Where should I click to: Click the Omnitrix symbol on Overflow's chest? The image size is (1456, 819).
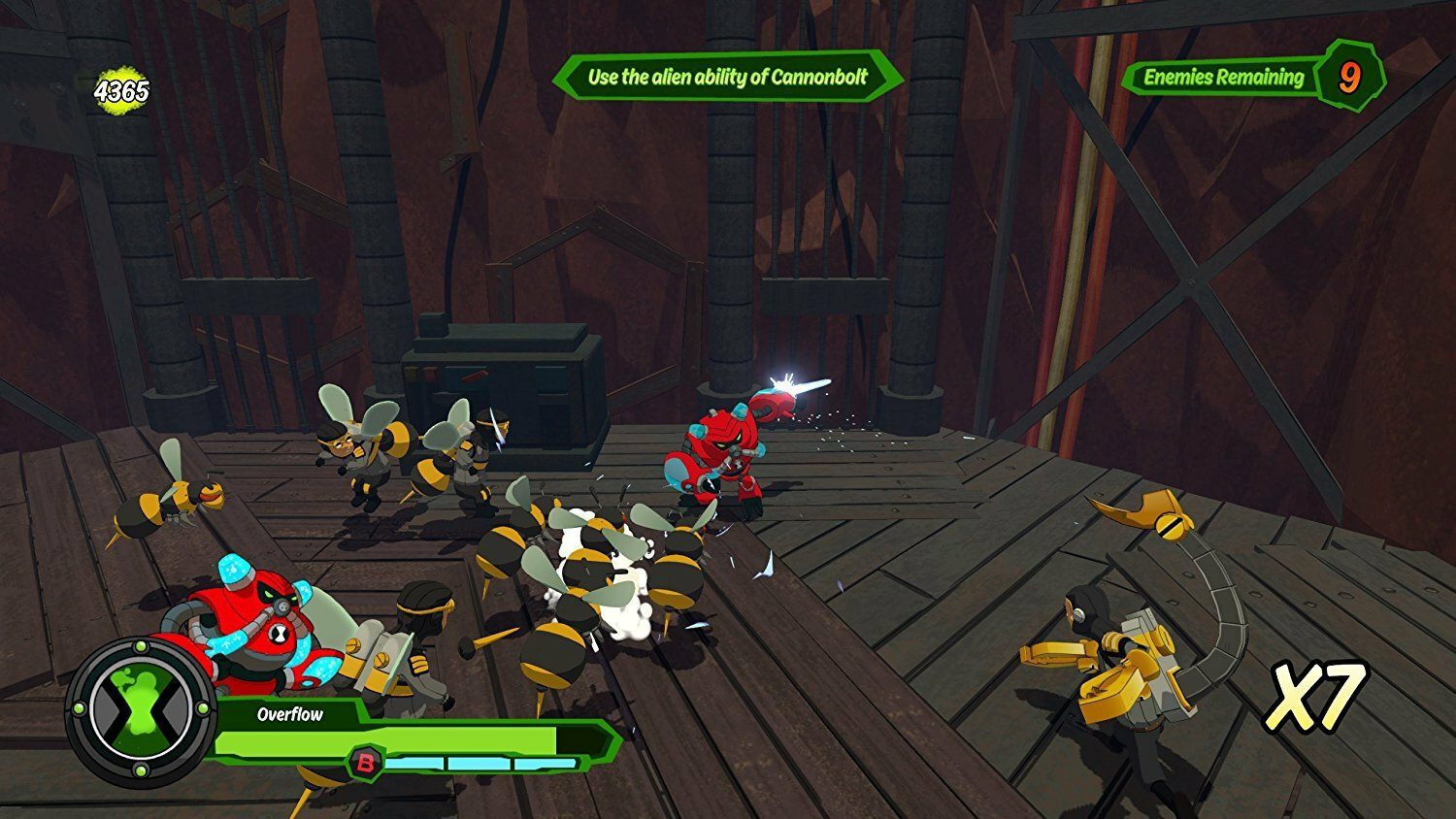281,632
